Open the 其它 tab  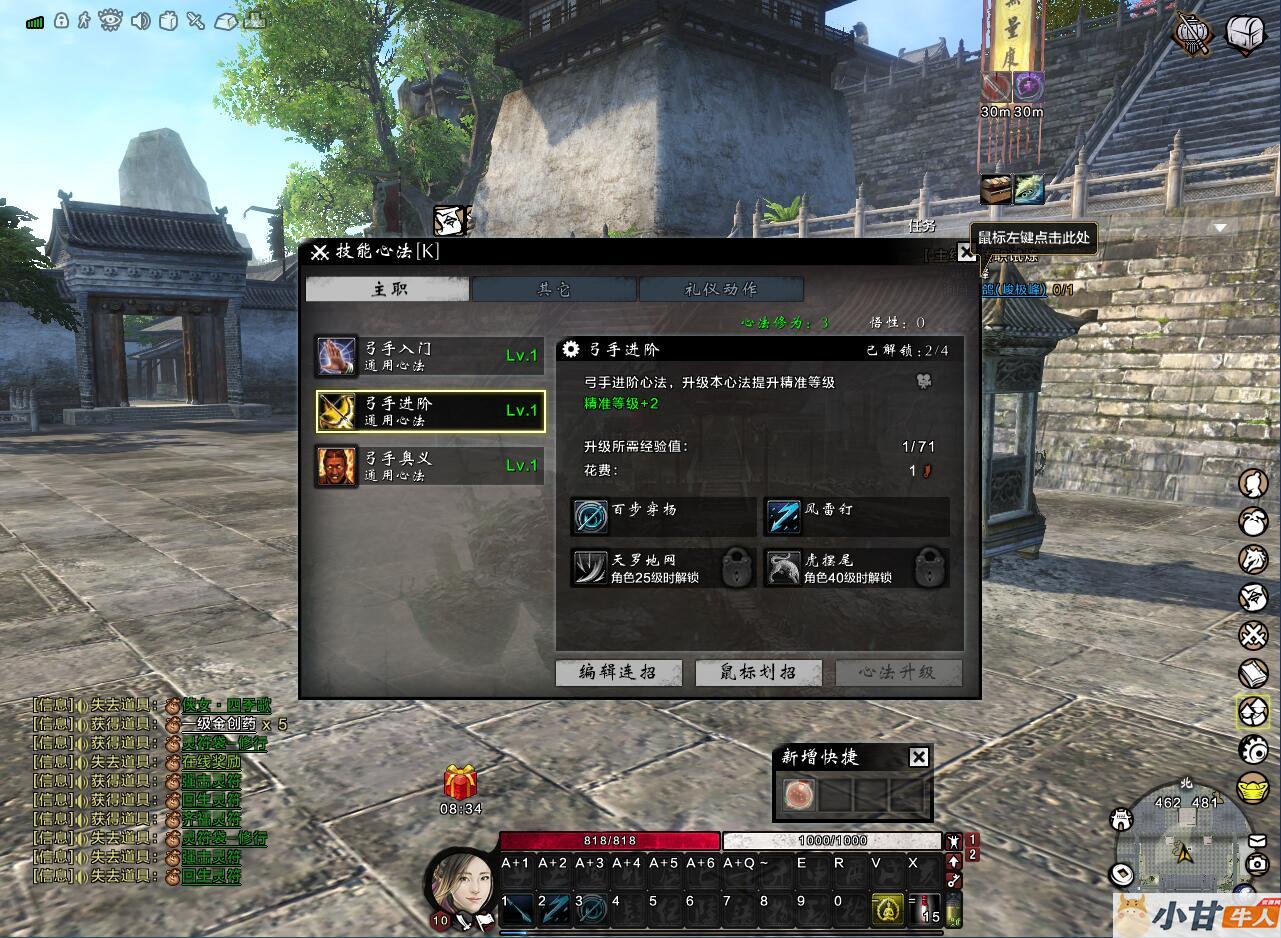pyautogui.click(x=554, y=289)
